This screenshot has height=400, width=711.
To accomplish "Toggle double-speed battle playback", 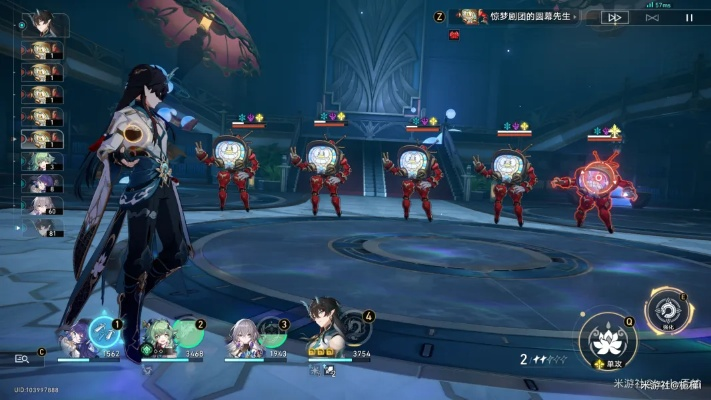I will (x=616, y=17).
